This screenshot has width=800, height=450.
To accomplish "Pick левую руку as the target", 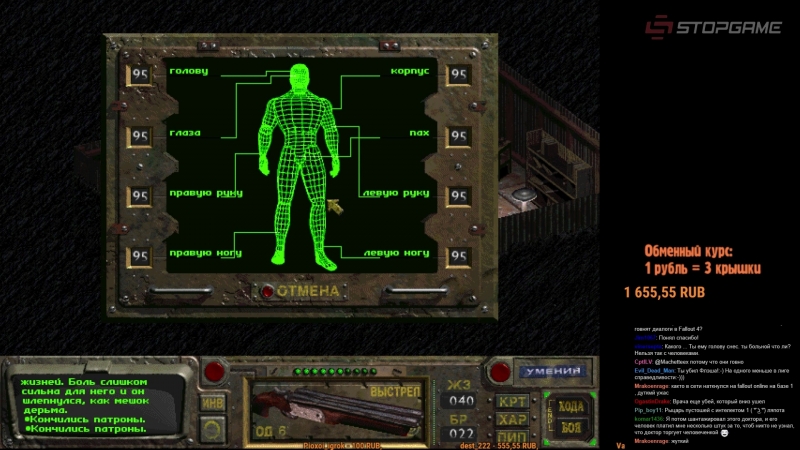I will [396, 193].
